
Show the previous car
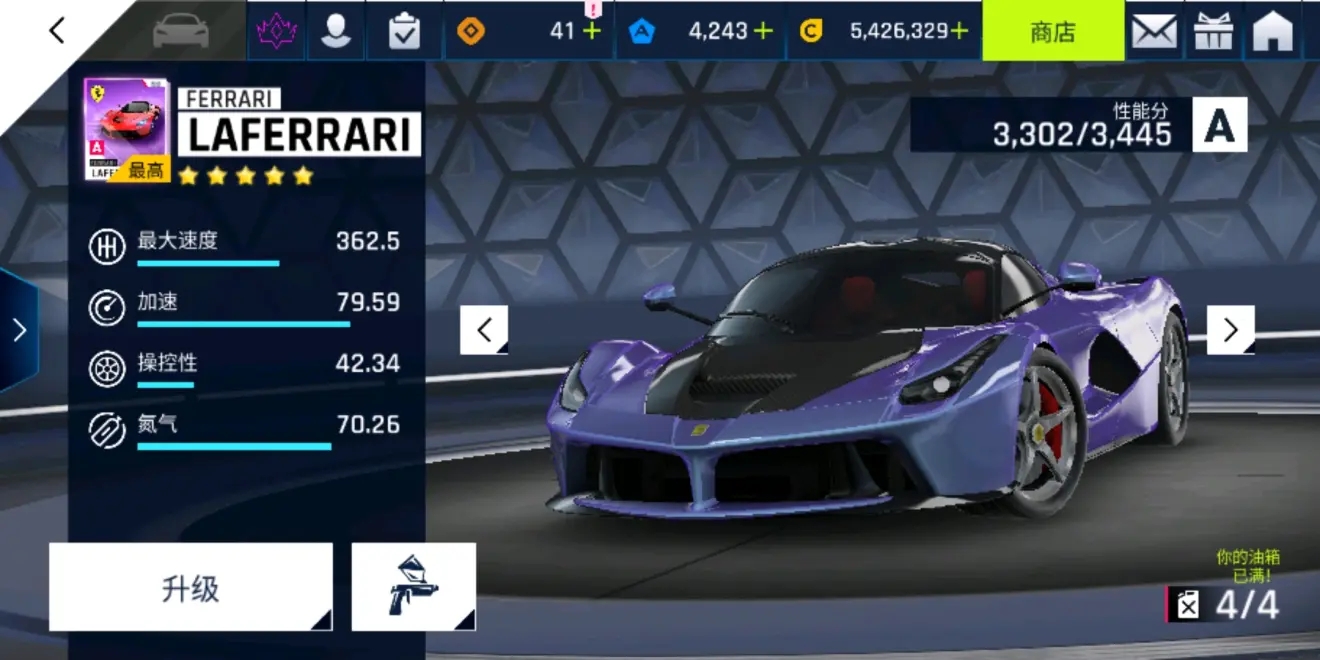(484, 330)
